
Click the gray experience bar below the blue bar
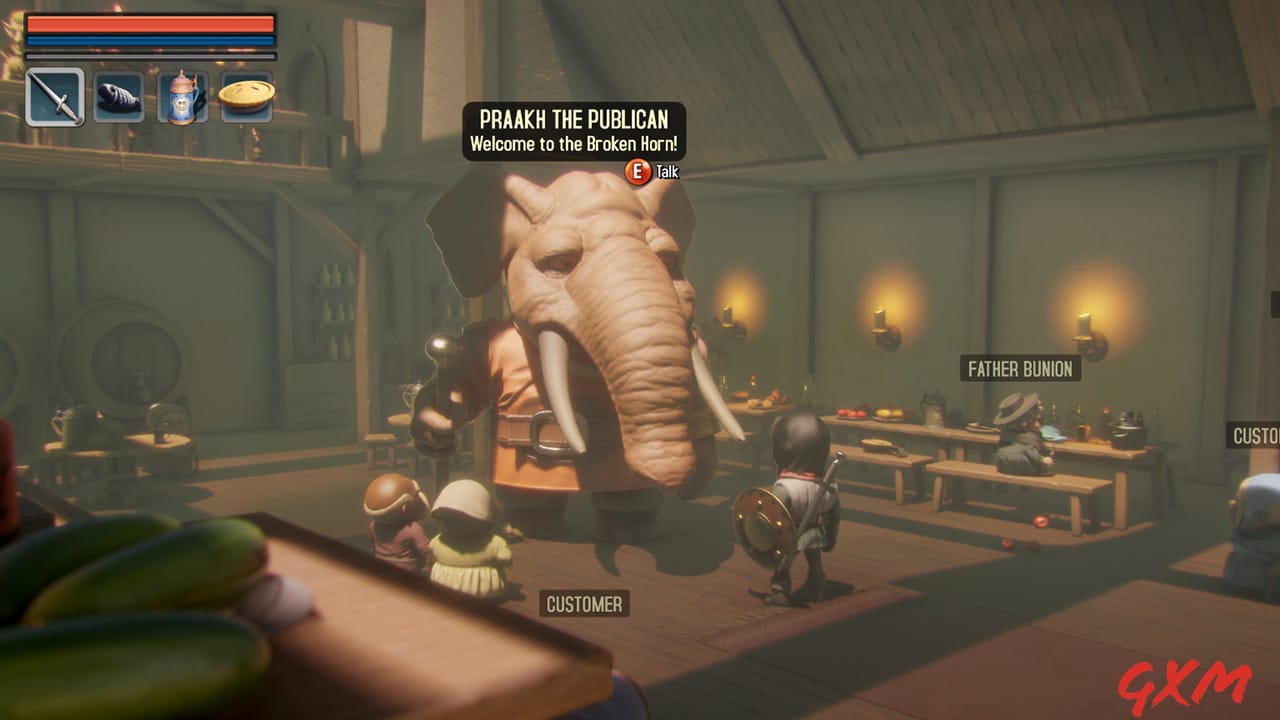150,56
